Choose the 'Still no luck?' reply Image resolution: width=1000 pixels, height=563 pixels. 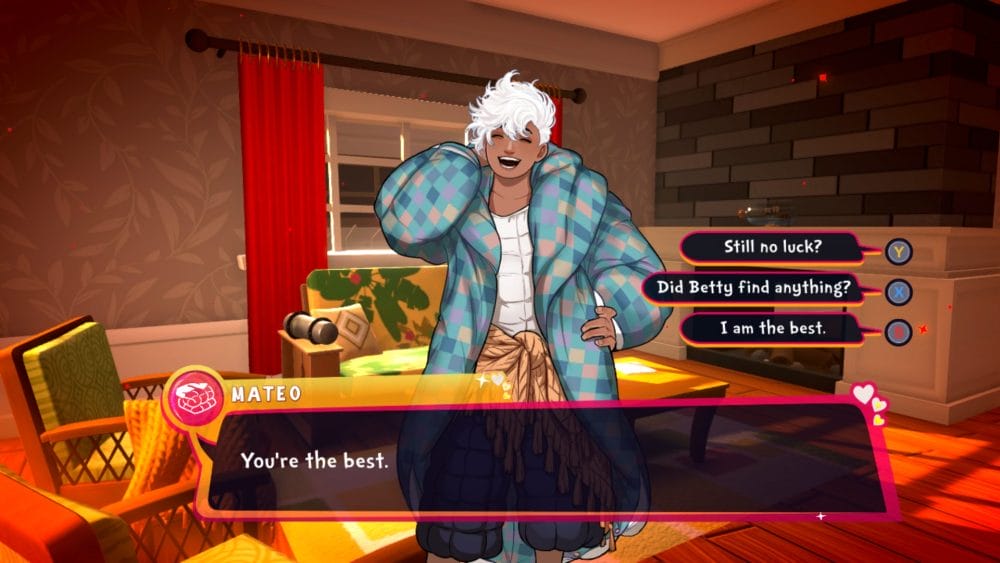coord(771,247)
